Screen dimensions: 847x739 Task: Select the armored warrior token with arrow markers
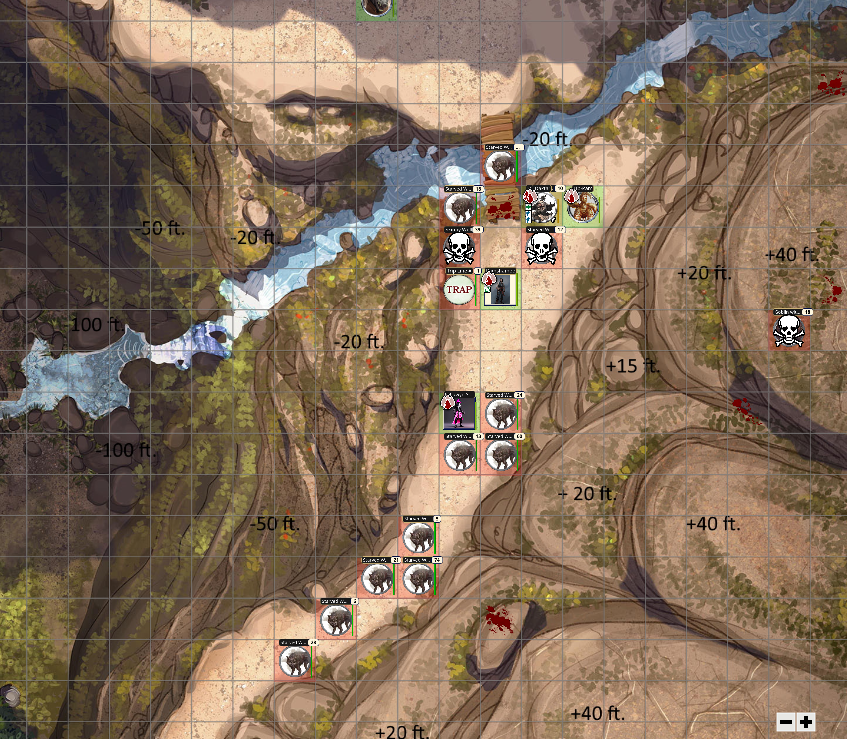click(541, 207)
